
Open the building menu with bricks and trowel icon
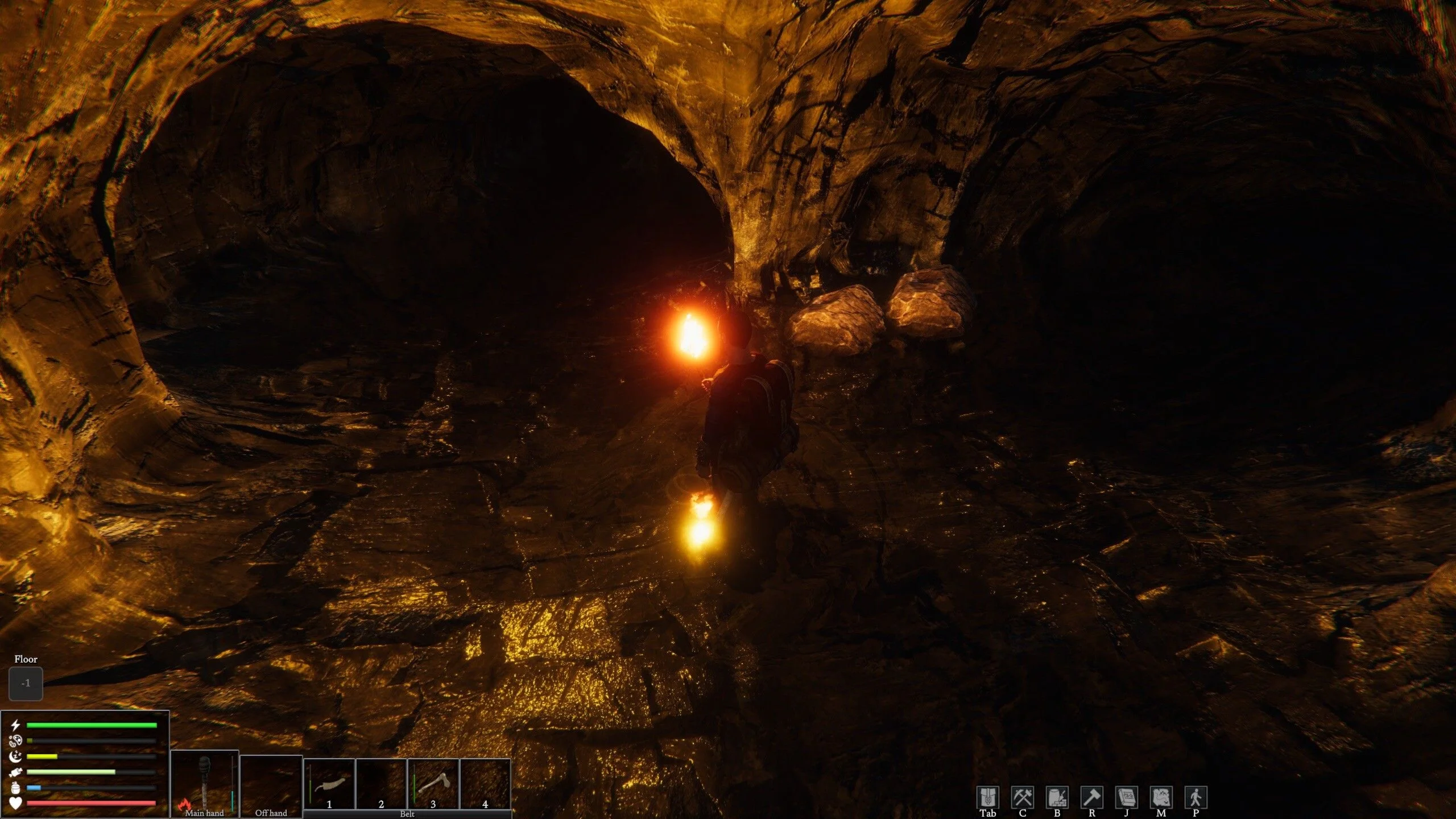1057,797
